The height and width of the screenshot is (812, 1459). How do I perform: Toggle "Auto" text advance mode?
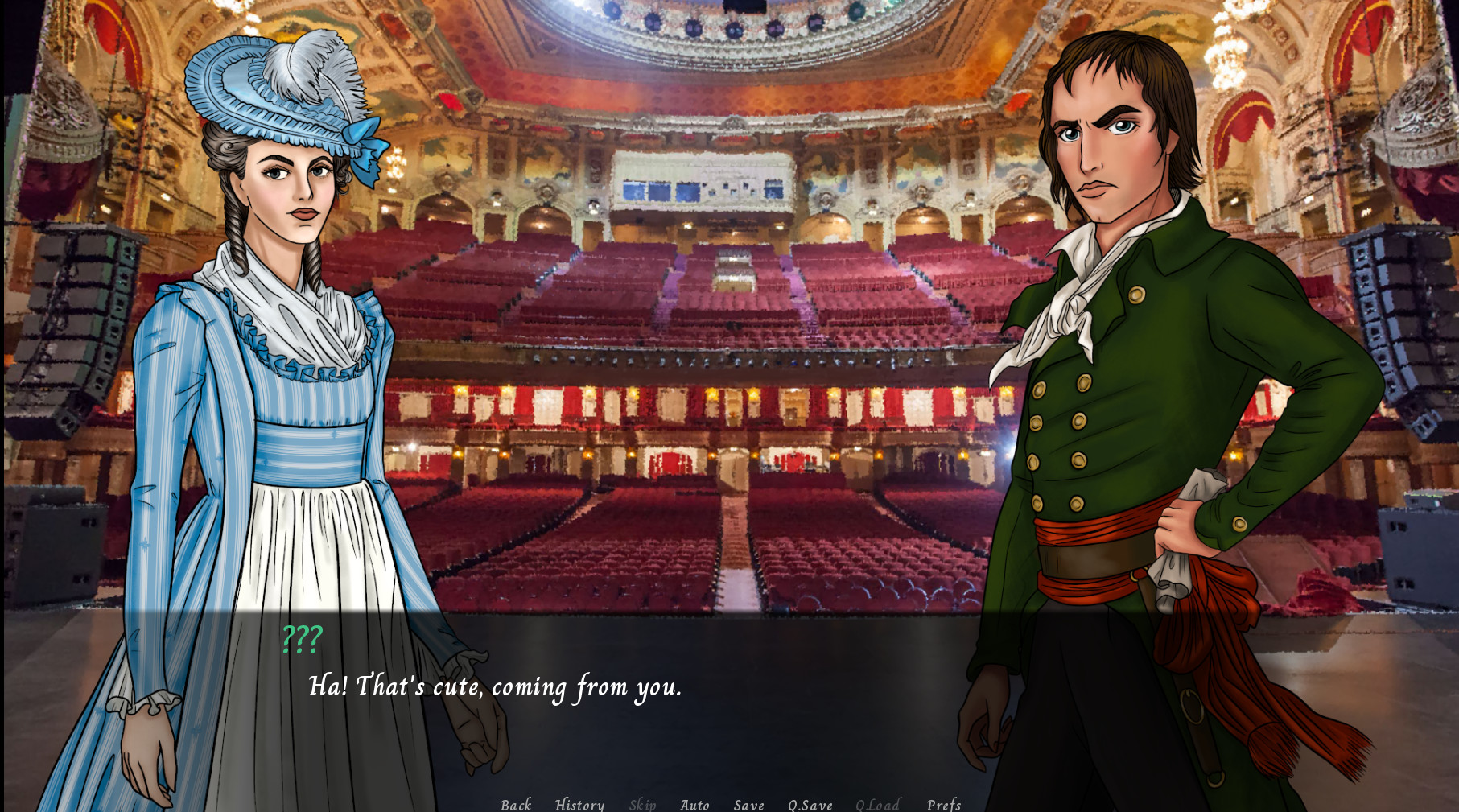(695, 804)
